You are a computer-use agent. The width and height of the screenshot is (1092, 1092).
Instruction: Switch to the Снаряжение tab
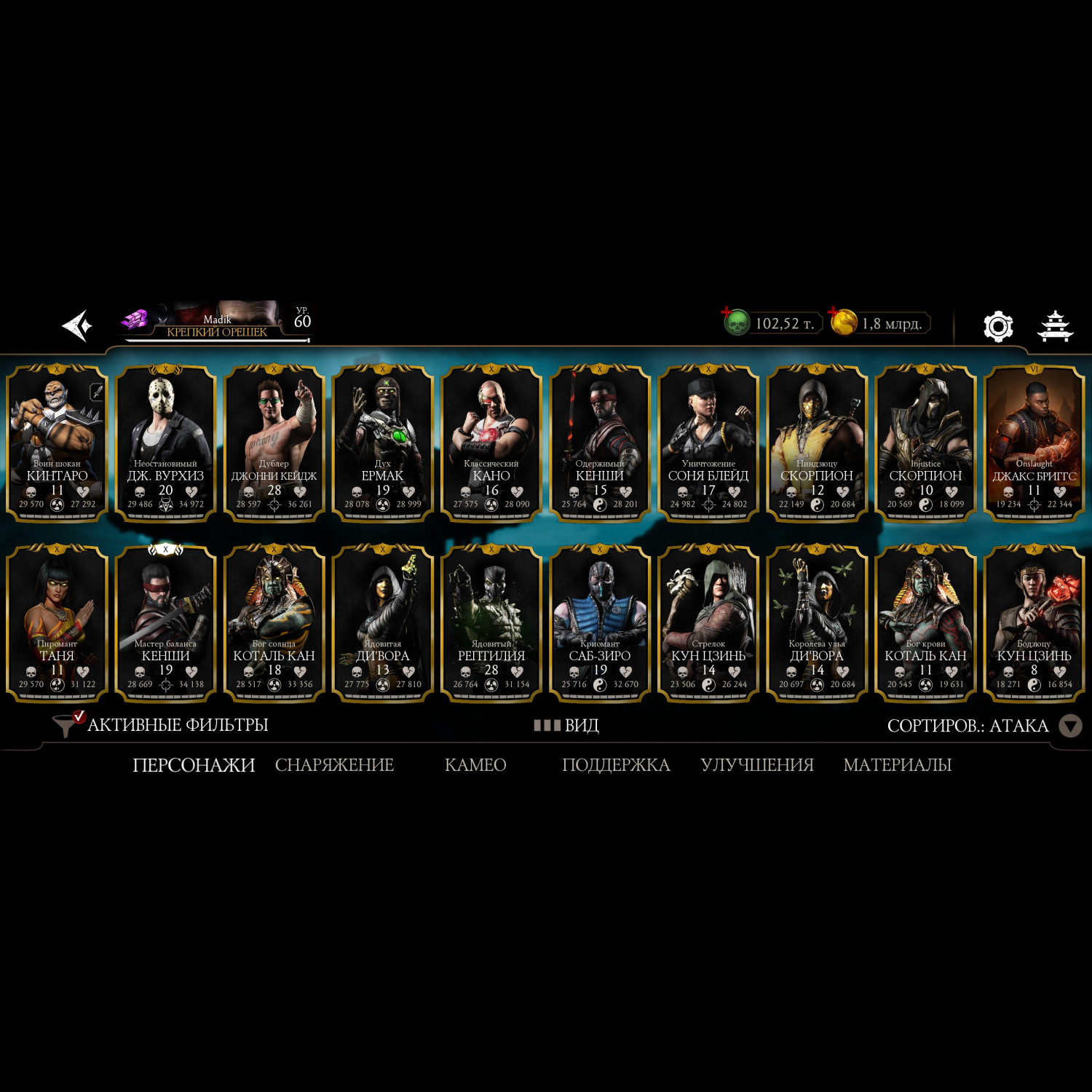click(334, 765)
